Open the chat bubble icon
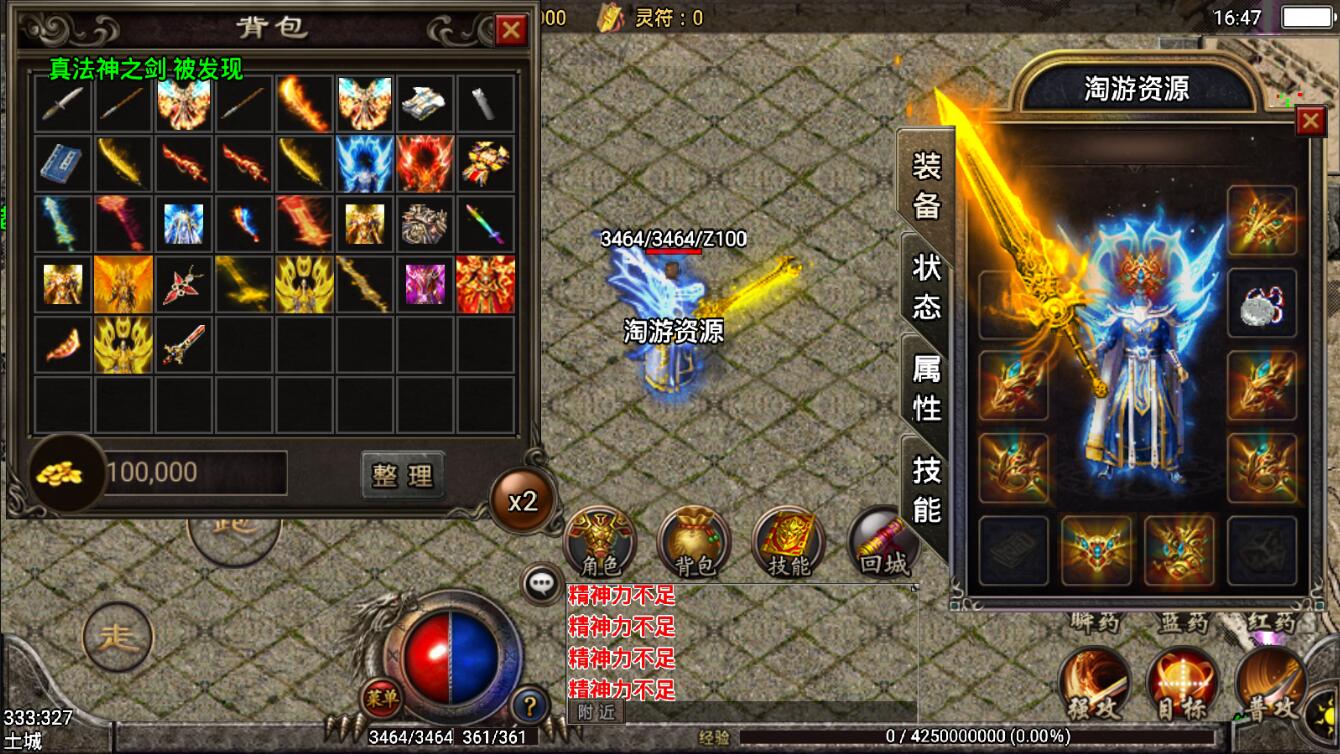 point(543,582)
